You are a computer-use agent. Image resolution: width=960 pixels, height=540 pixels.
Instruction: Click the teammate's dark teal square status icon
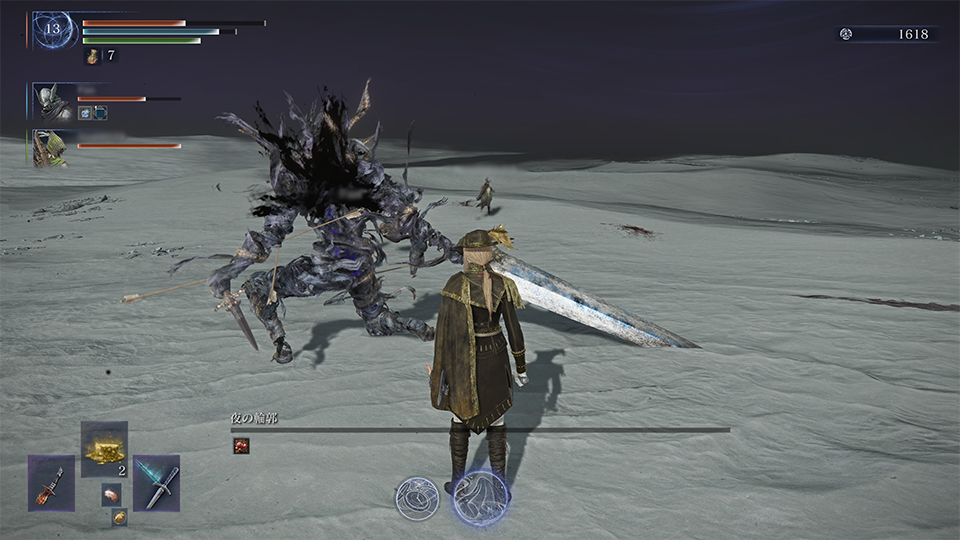pyautogui.click(x=100, y=113)
